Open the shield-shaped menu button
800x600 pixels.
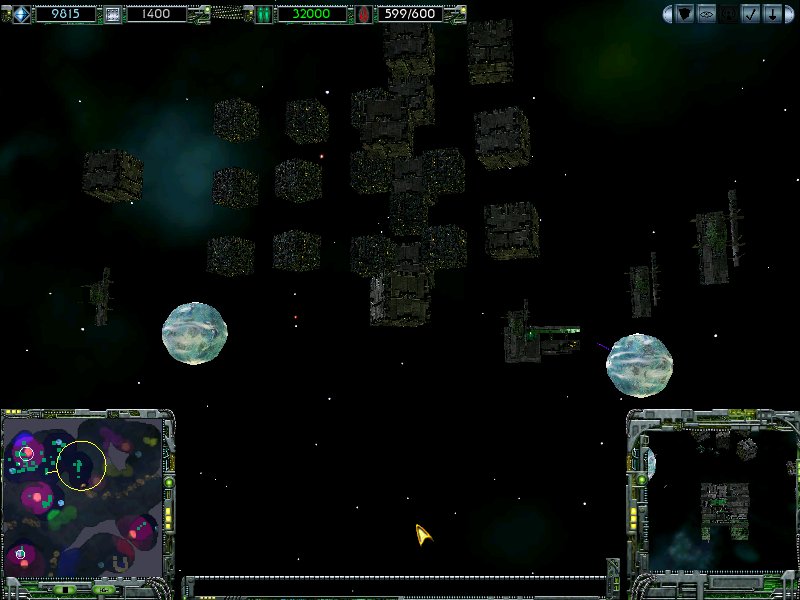tap(685, 14)
